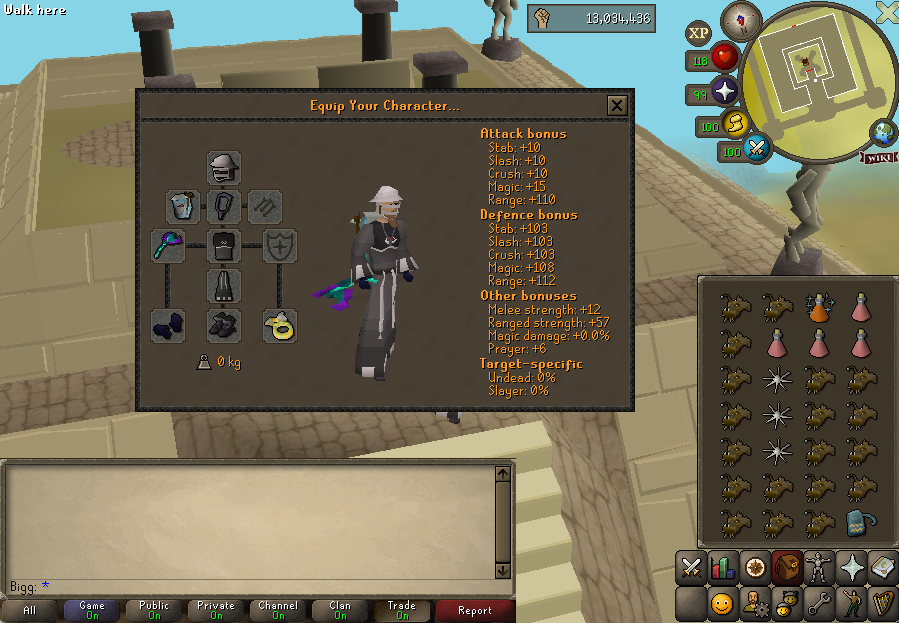The width and height of the screenshot is (899, 623).
Task: Open the world map globe
Action: pos(883,133)
